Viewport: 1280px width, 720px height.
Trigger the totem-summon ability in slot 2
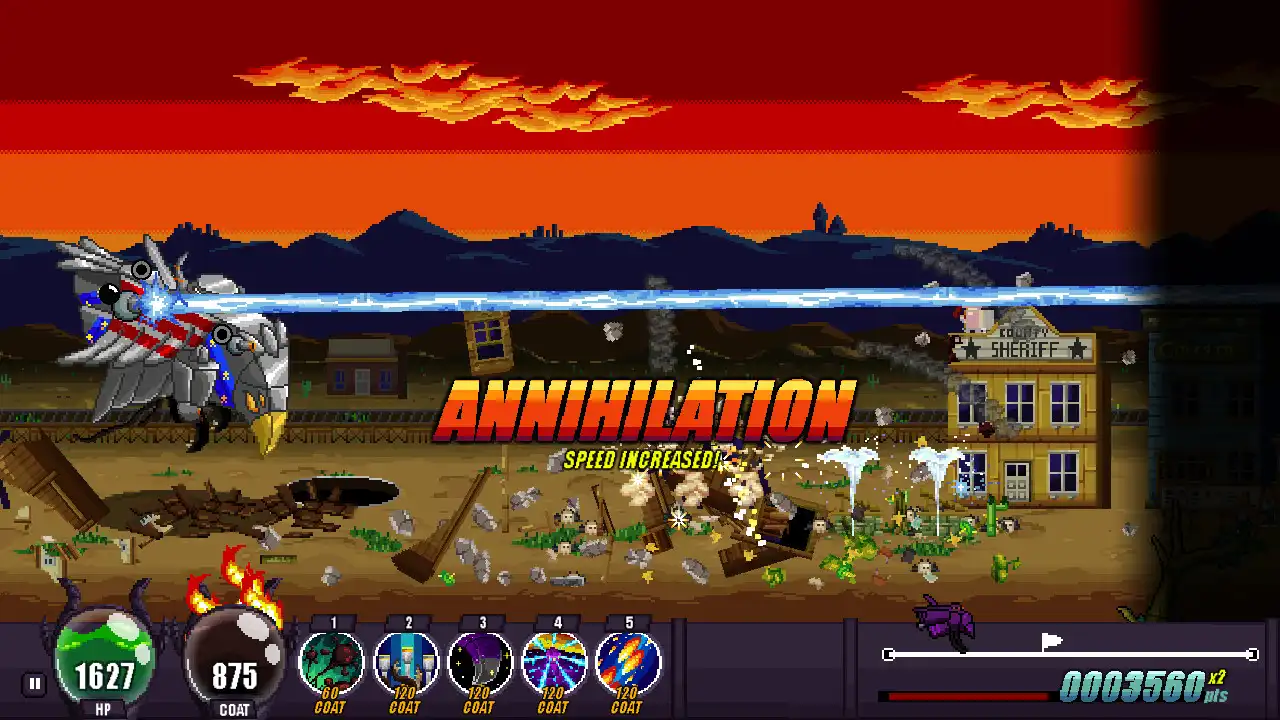point(405,662)
